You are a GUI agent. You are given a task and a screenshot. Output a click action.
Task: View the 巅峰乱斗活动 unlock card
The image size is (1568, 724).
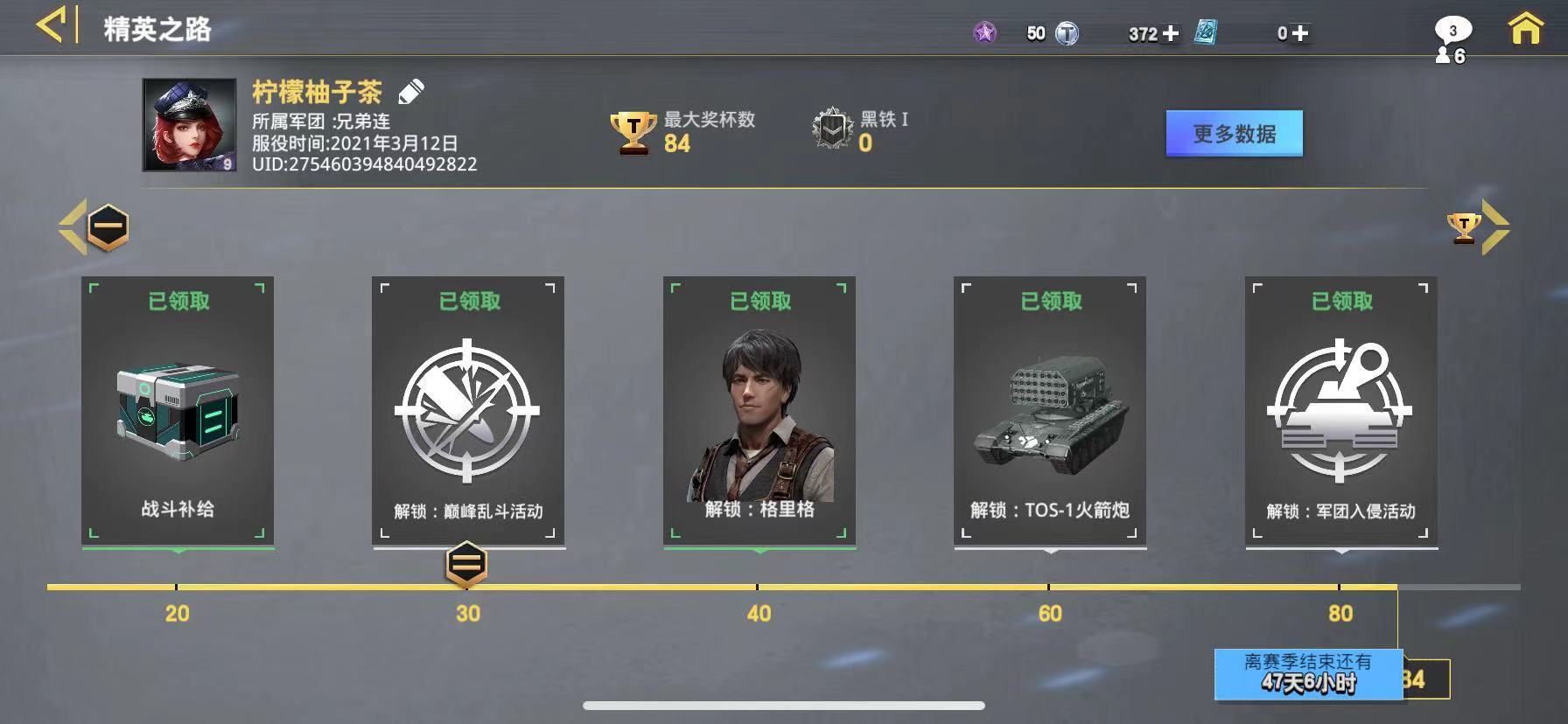(468, 411)
